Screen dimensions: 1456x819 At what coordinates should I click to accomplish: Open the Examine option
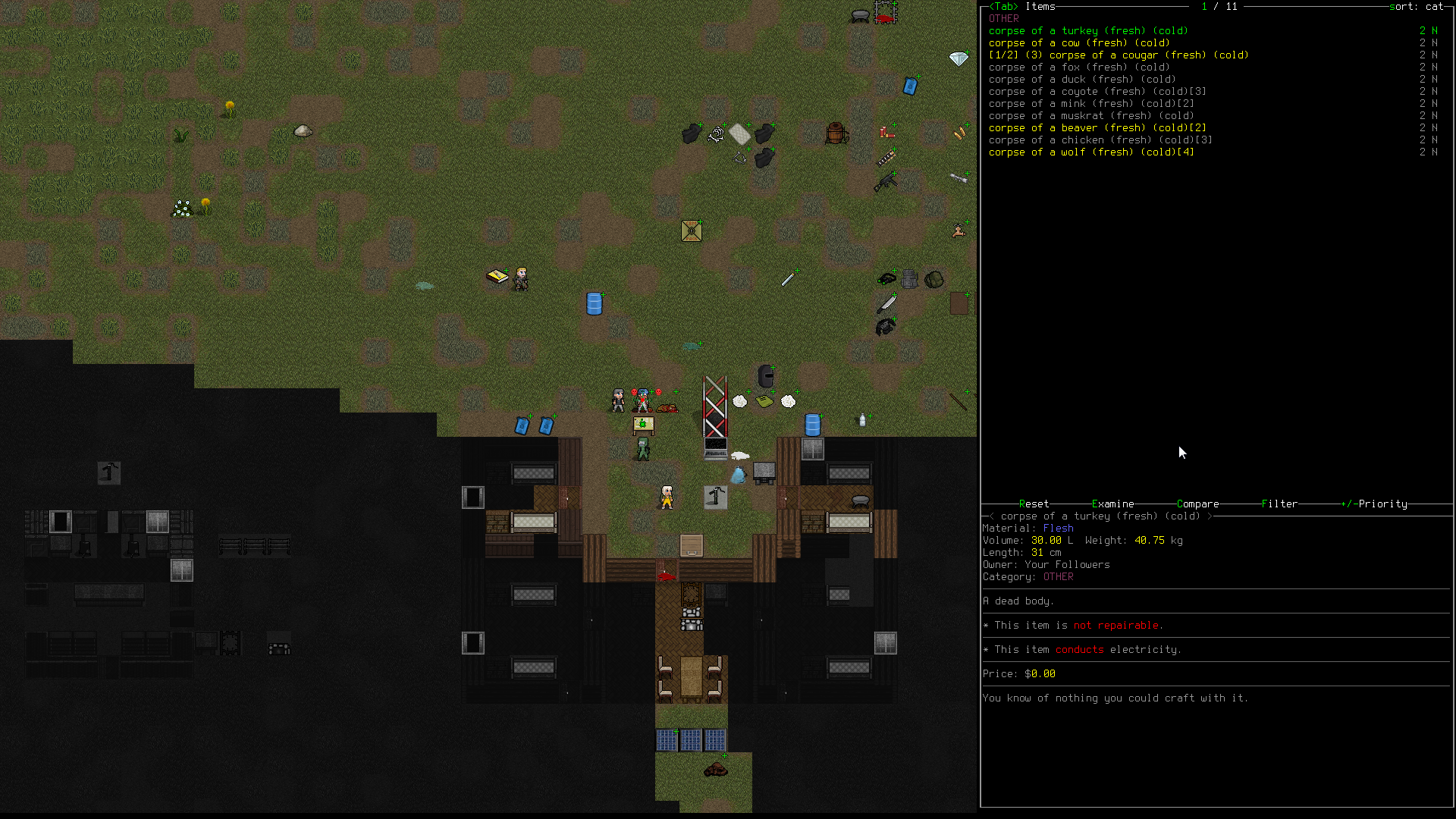pos(1112,504)
